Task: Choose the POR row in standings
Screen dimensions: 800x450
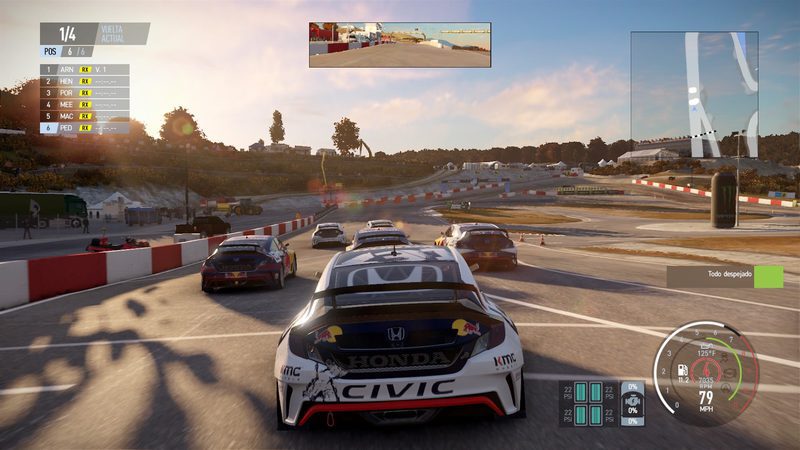Action: coord(84,93)
